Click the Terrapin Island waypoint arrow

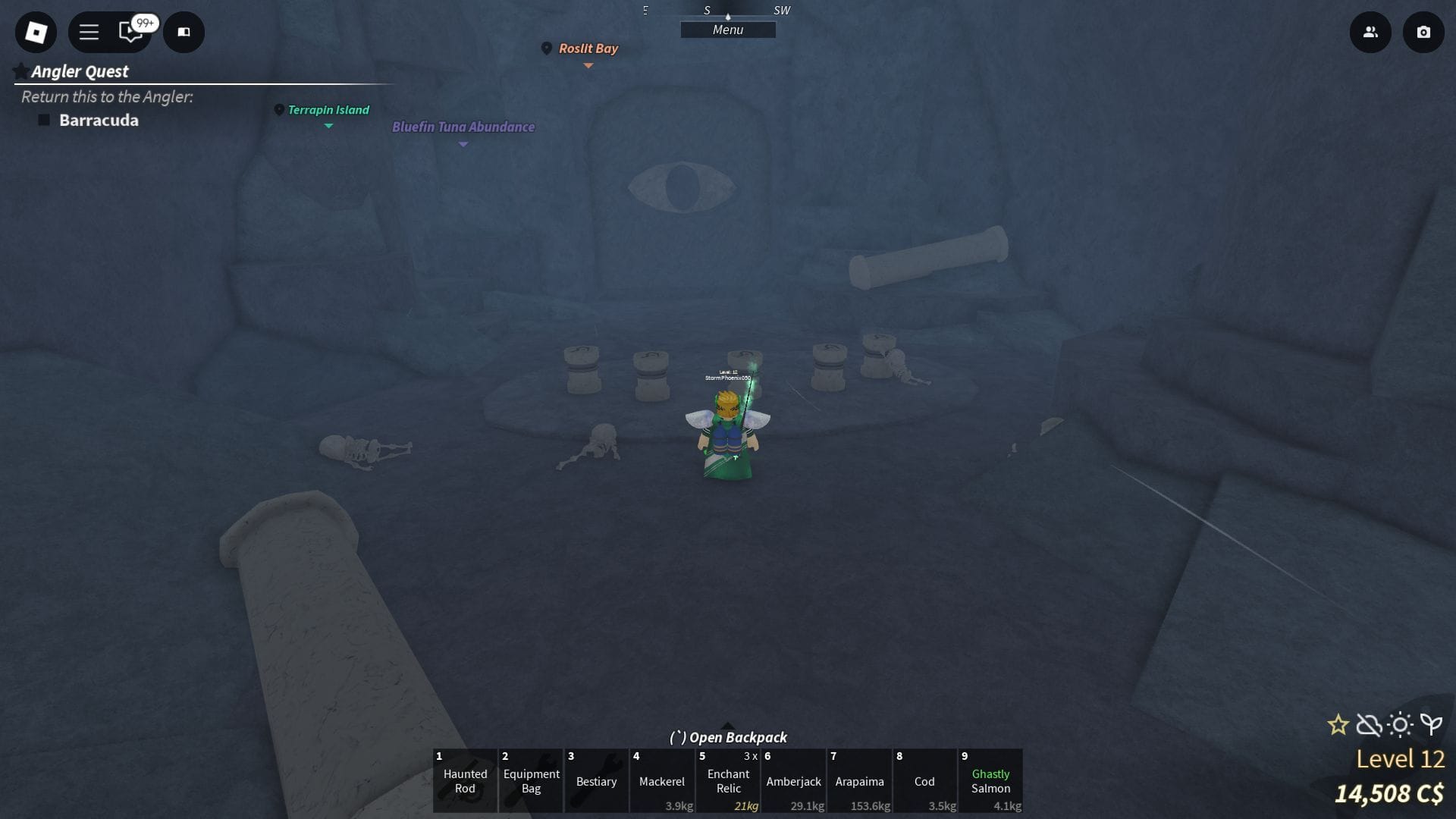click(x=328, y=127)
